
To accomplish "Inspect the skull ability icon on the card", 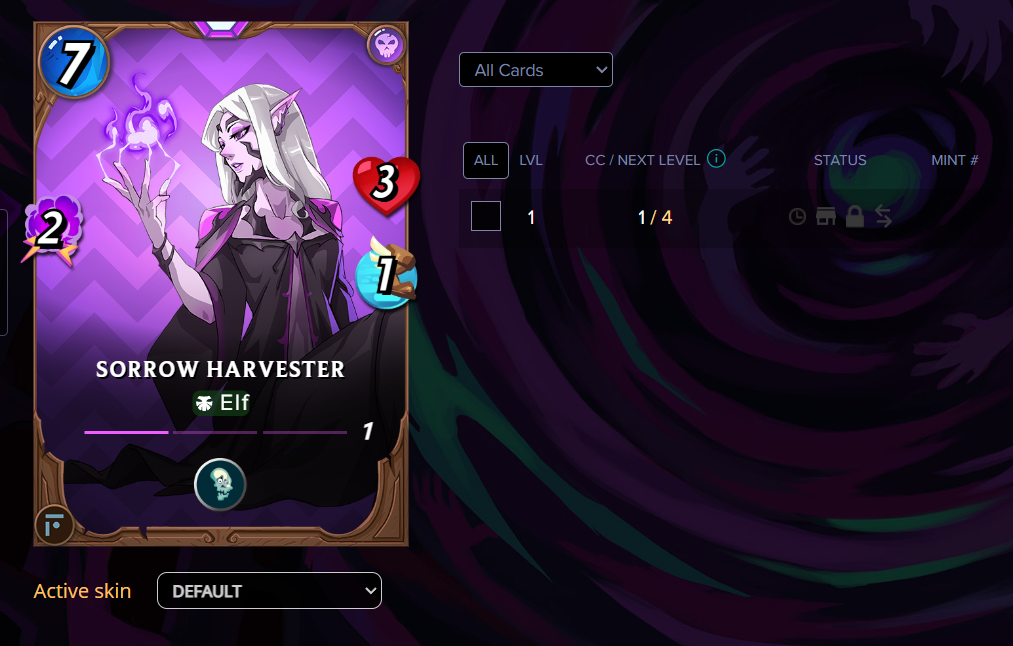I will click(x=220, y=484).
